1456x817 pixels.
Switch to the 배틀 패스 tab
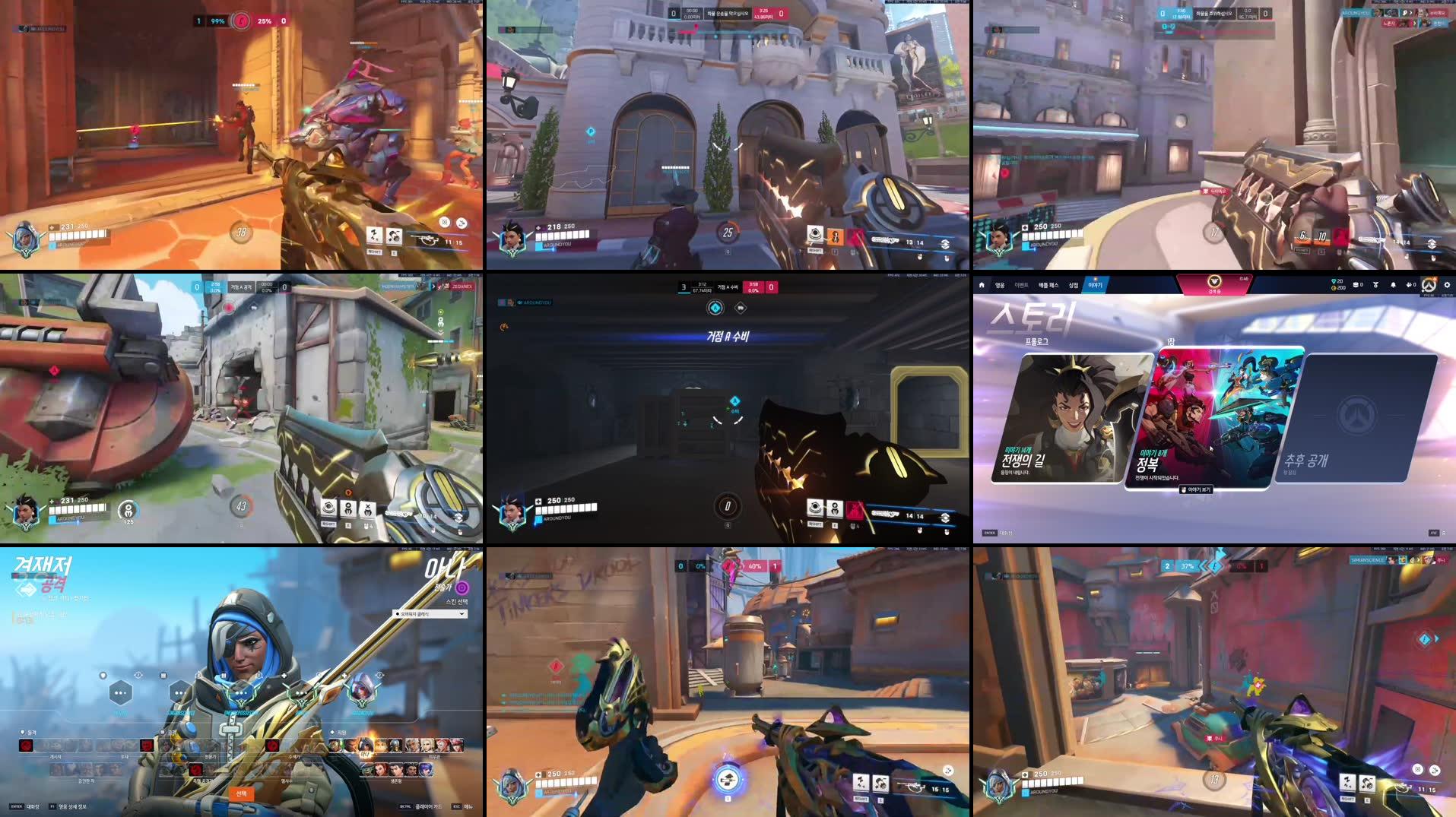point(1049,285)
